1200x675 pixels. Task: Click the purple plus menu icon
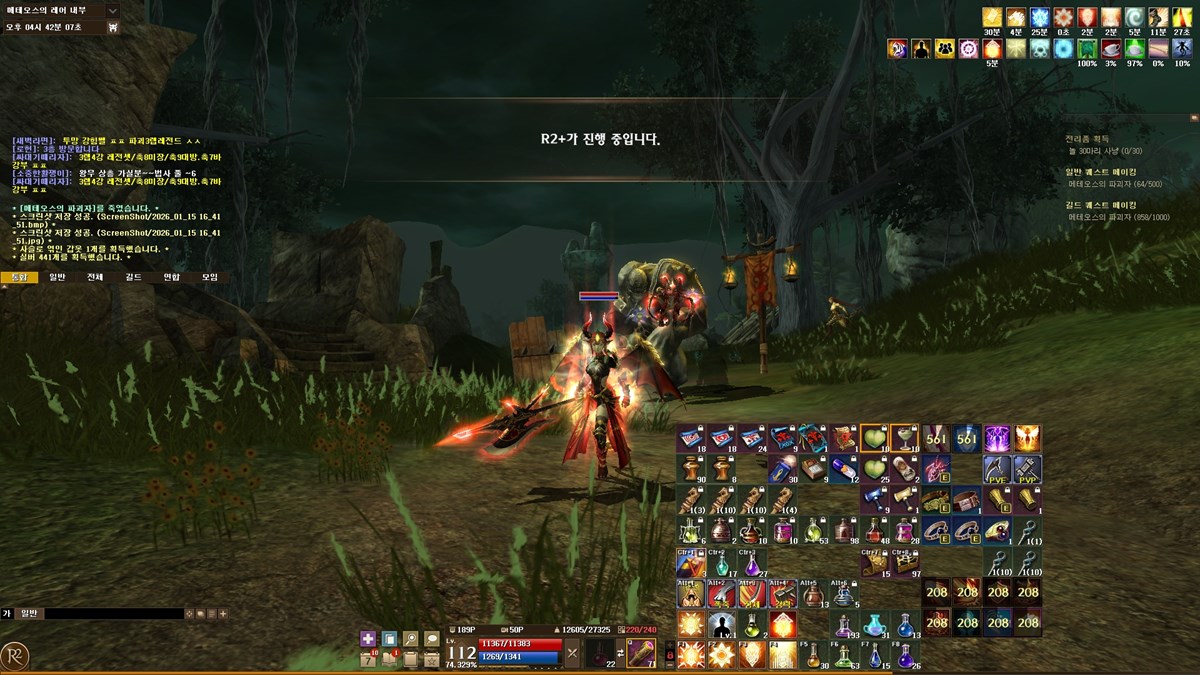click(368, 639)
